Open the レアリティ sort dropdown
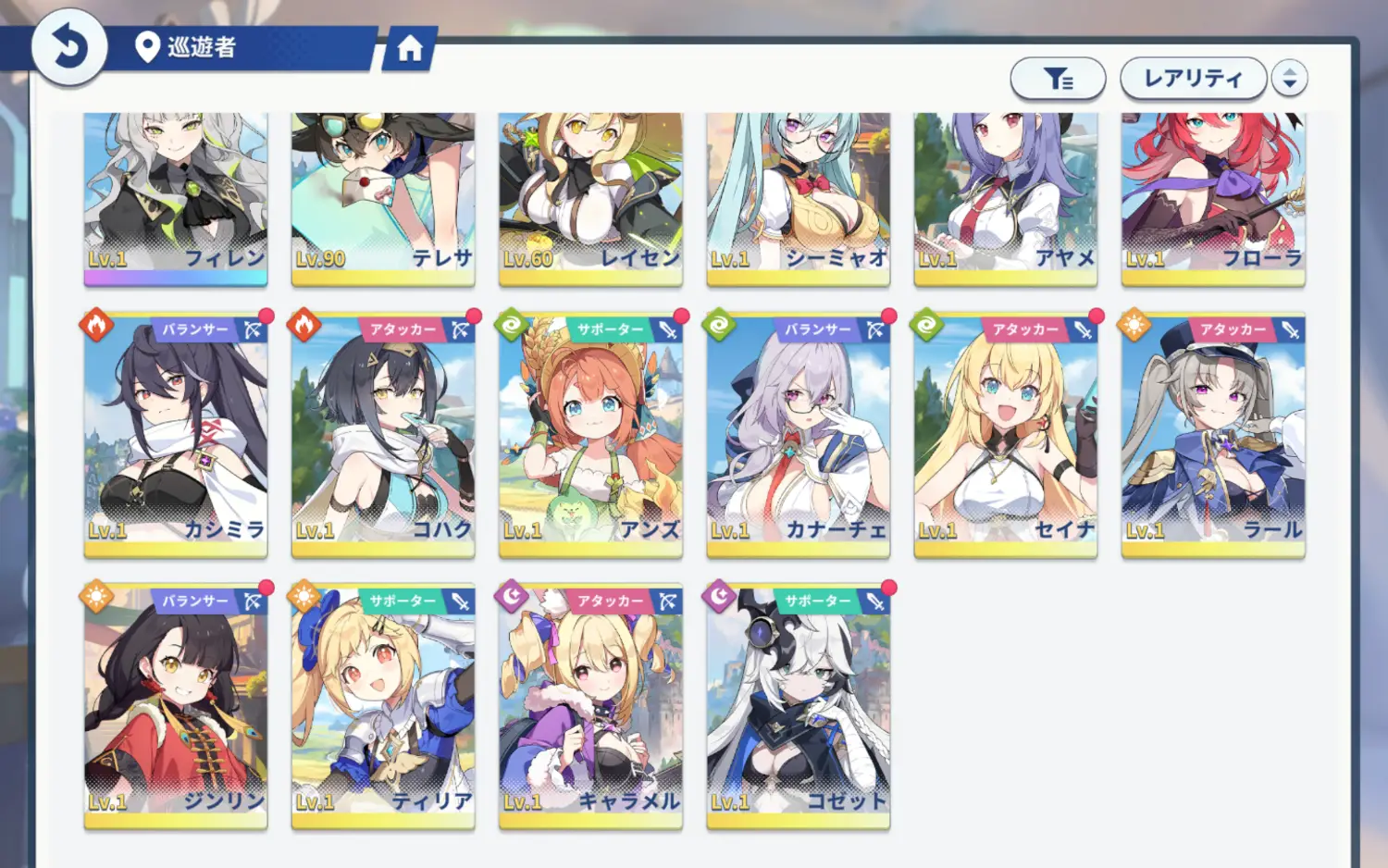 (1192, 79)
